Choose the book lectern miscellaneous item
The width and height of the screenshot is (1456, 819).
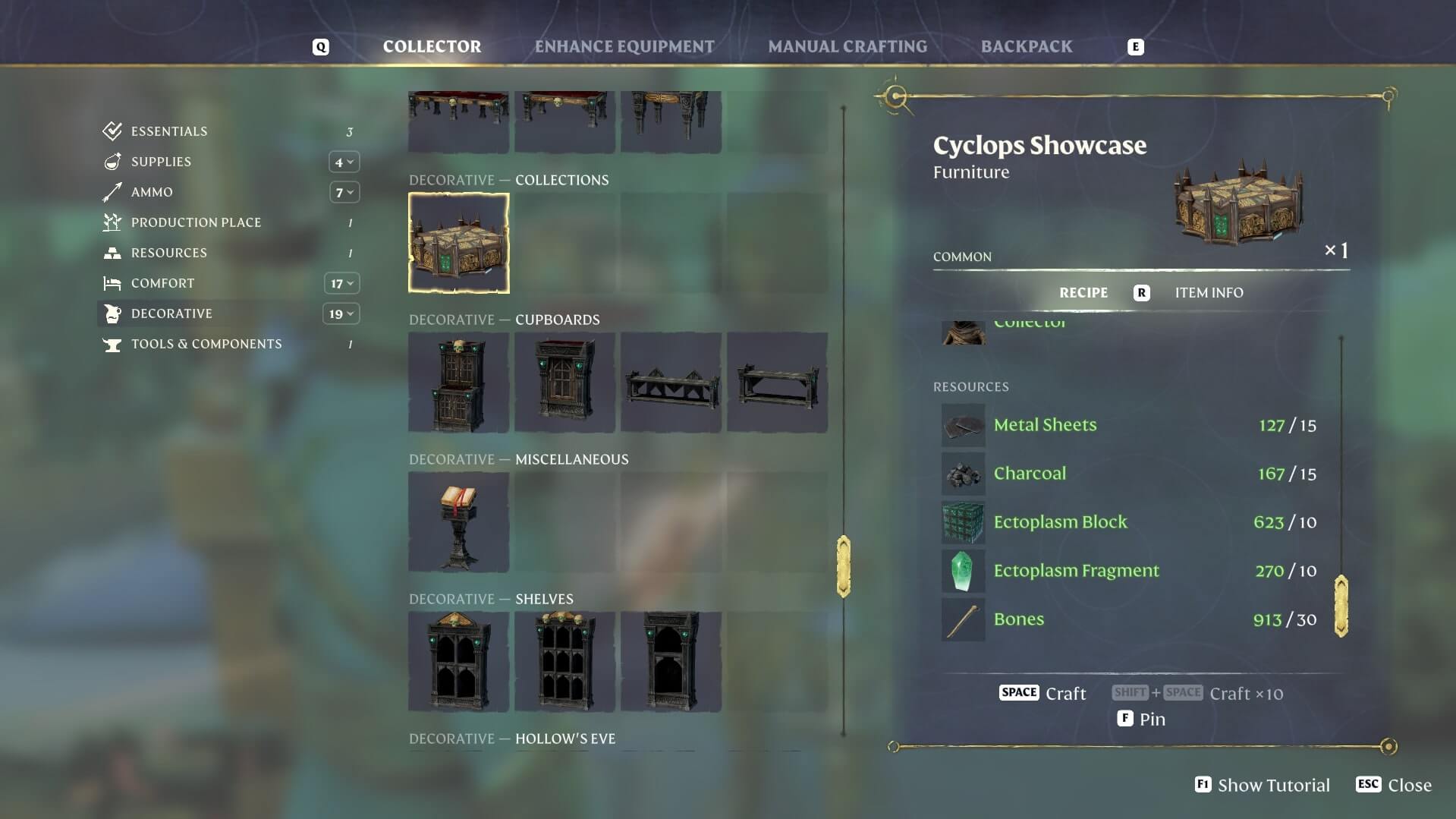[458, 522]
